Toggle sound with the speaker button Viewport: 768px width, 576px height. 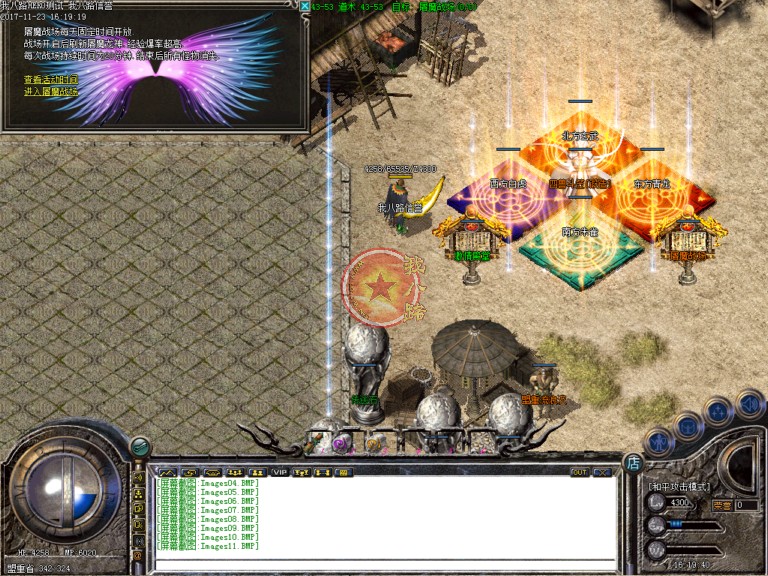[x=748, y=403]
